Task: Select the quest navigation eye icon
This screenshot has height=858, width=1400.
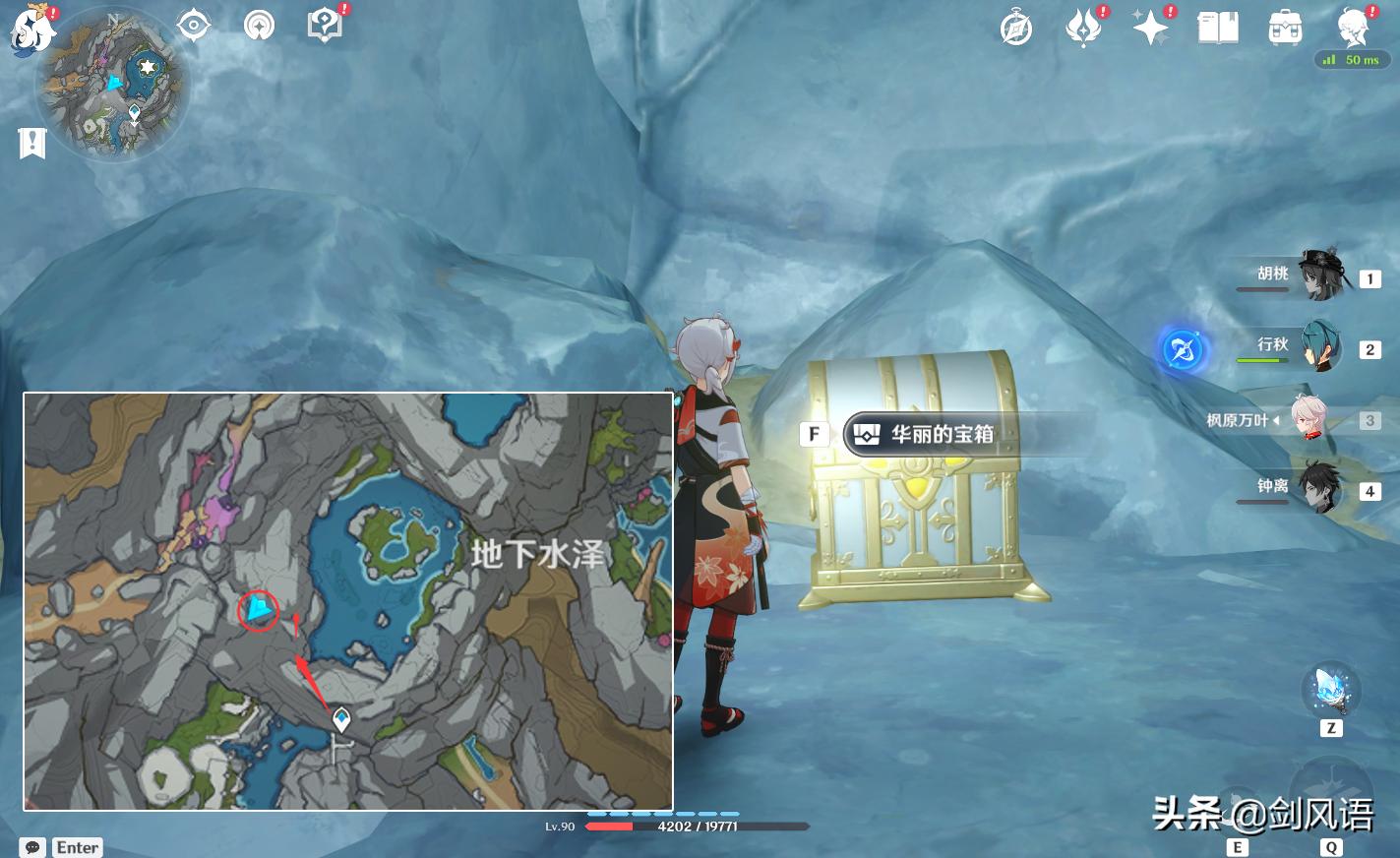Action: [x=193, y=25]
